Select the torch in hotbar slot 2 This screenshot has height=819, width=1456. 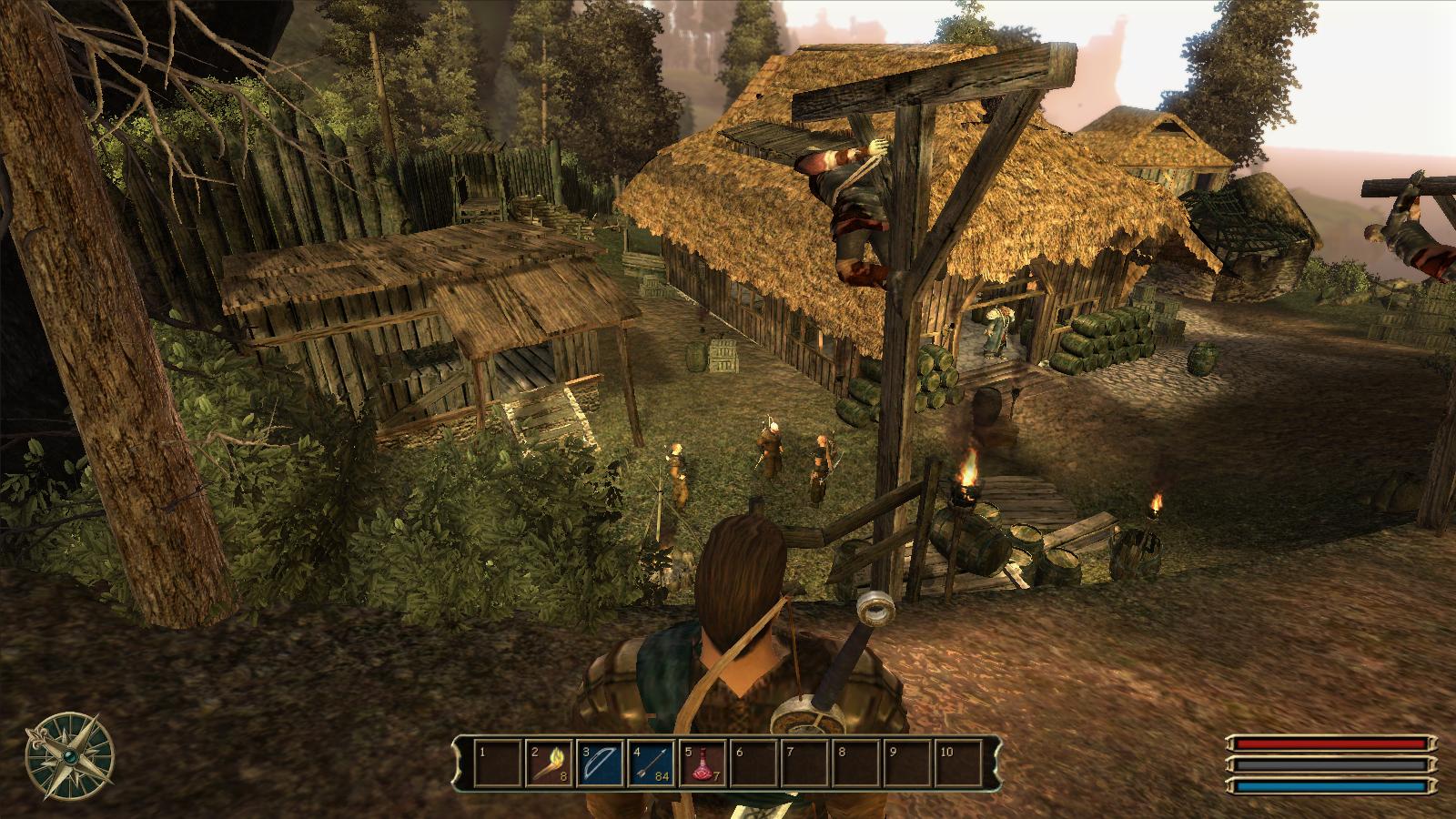point(549,764)
